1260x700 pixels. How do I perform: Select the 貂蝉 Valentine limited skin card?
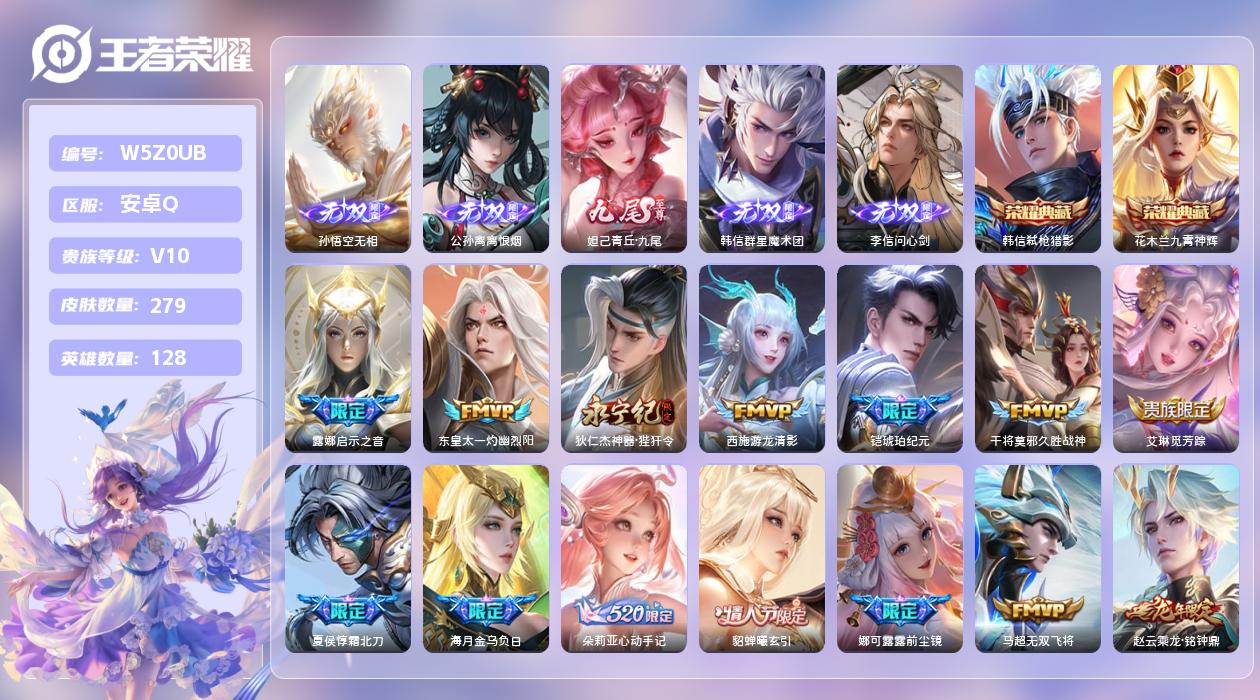tap(762, 558)
